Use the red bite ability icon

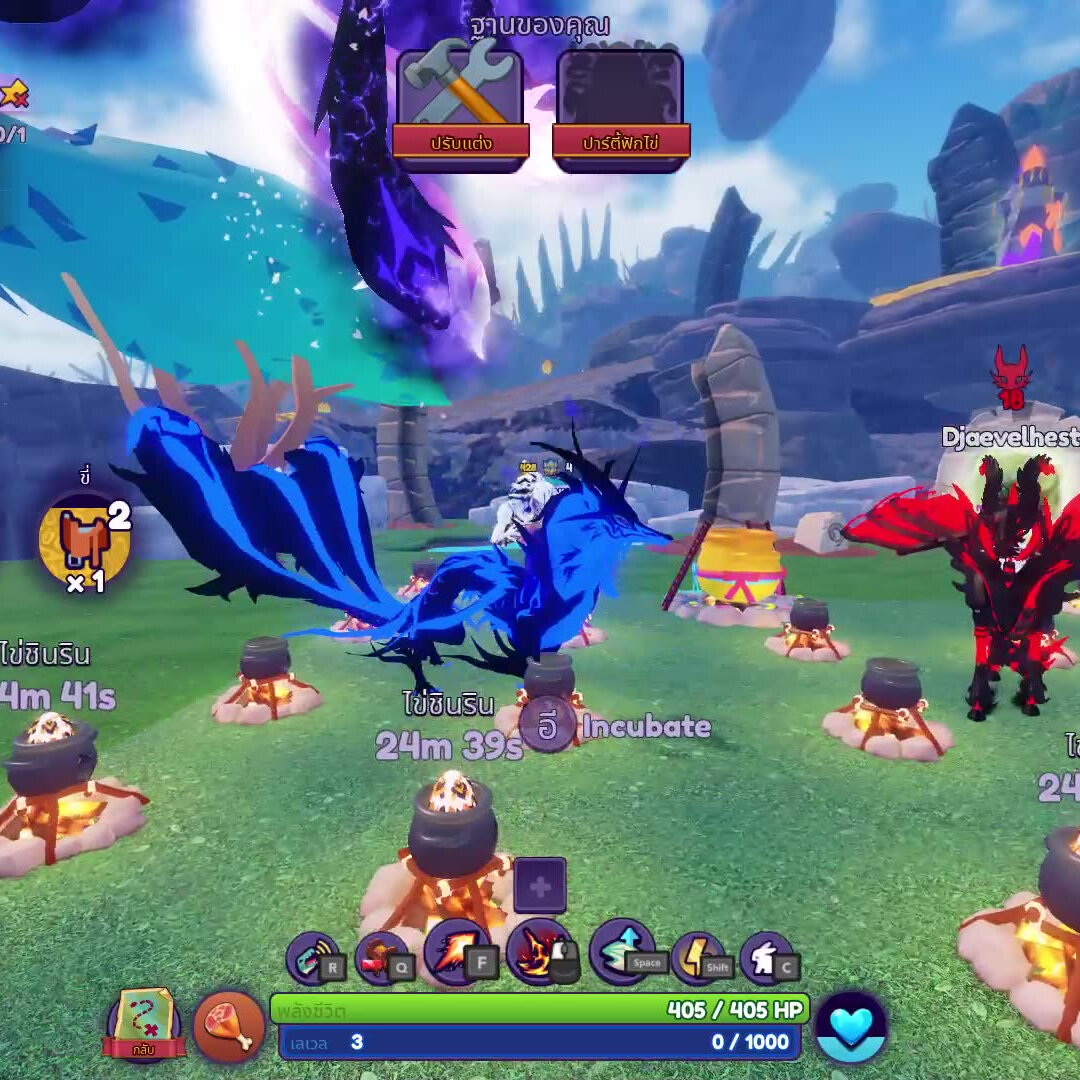coord(382,957)
